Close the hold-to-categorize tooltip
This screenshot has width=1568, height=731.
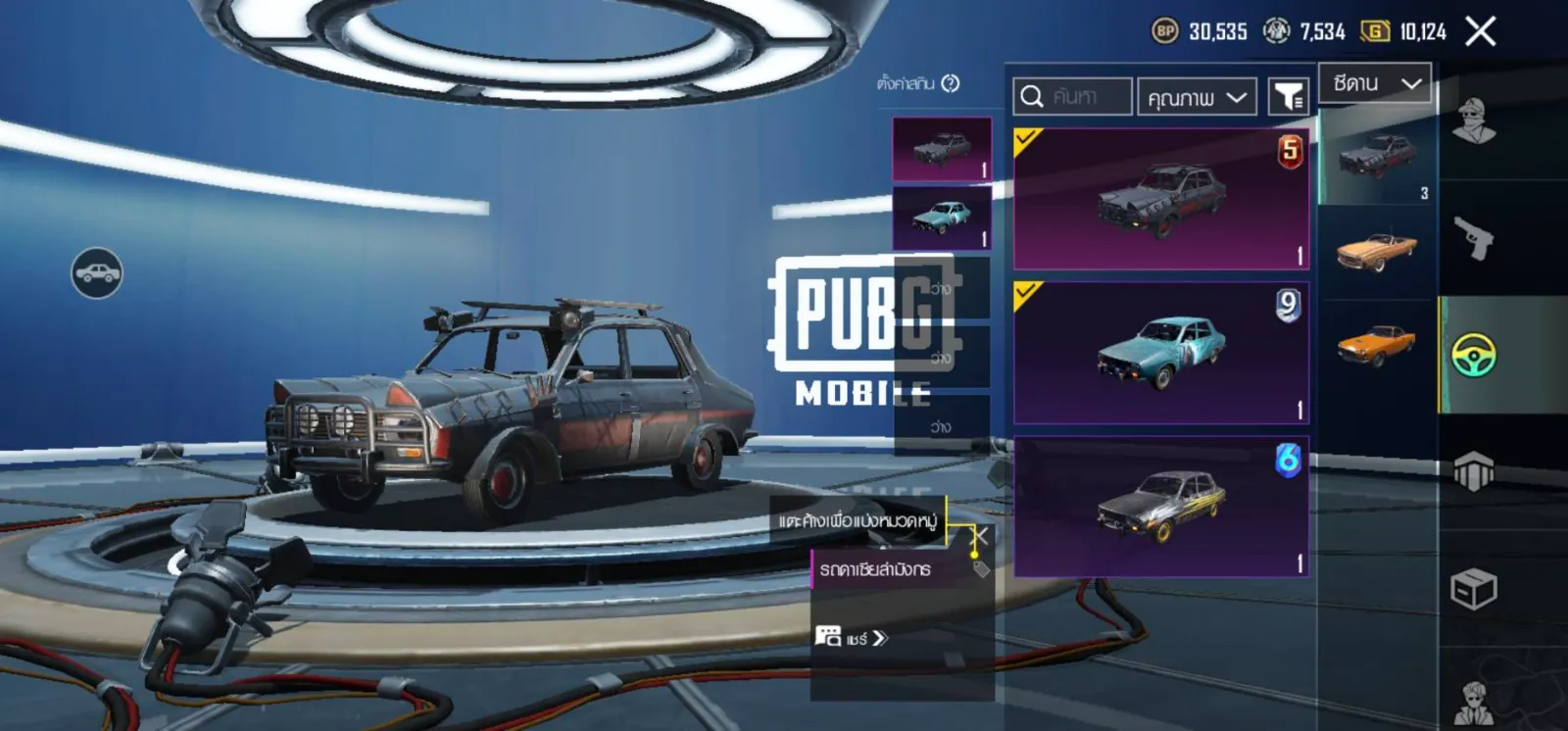pos(979,536)
